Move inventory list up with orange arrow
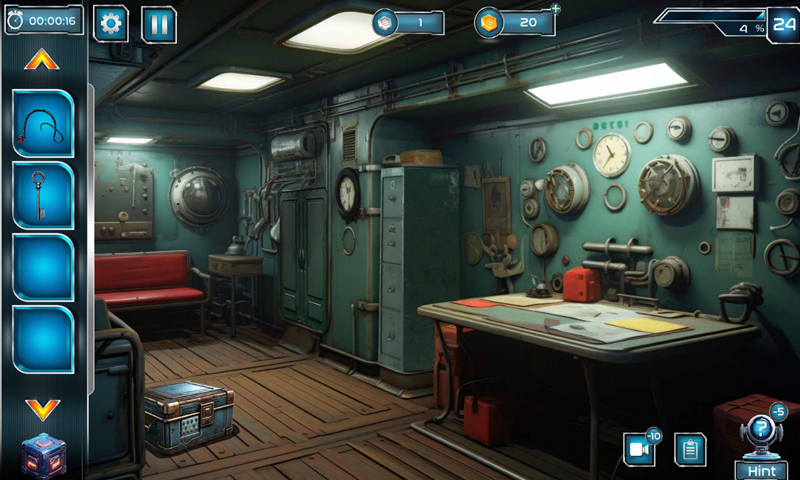800x480 pixels. tap(42, 61)
